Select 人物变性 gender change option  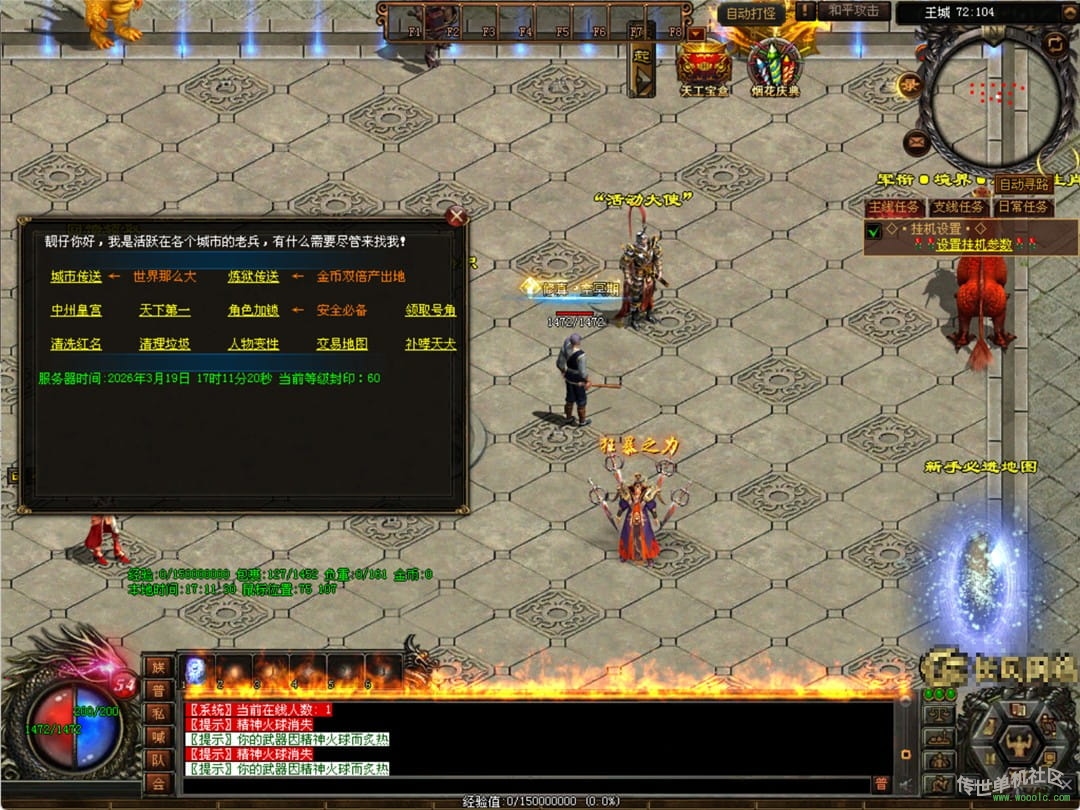pyautogui.click(x=253, y=344)
